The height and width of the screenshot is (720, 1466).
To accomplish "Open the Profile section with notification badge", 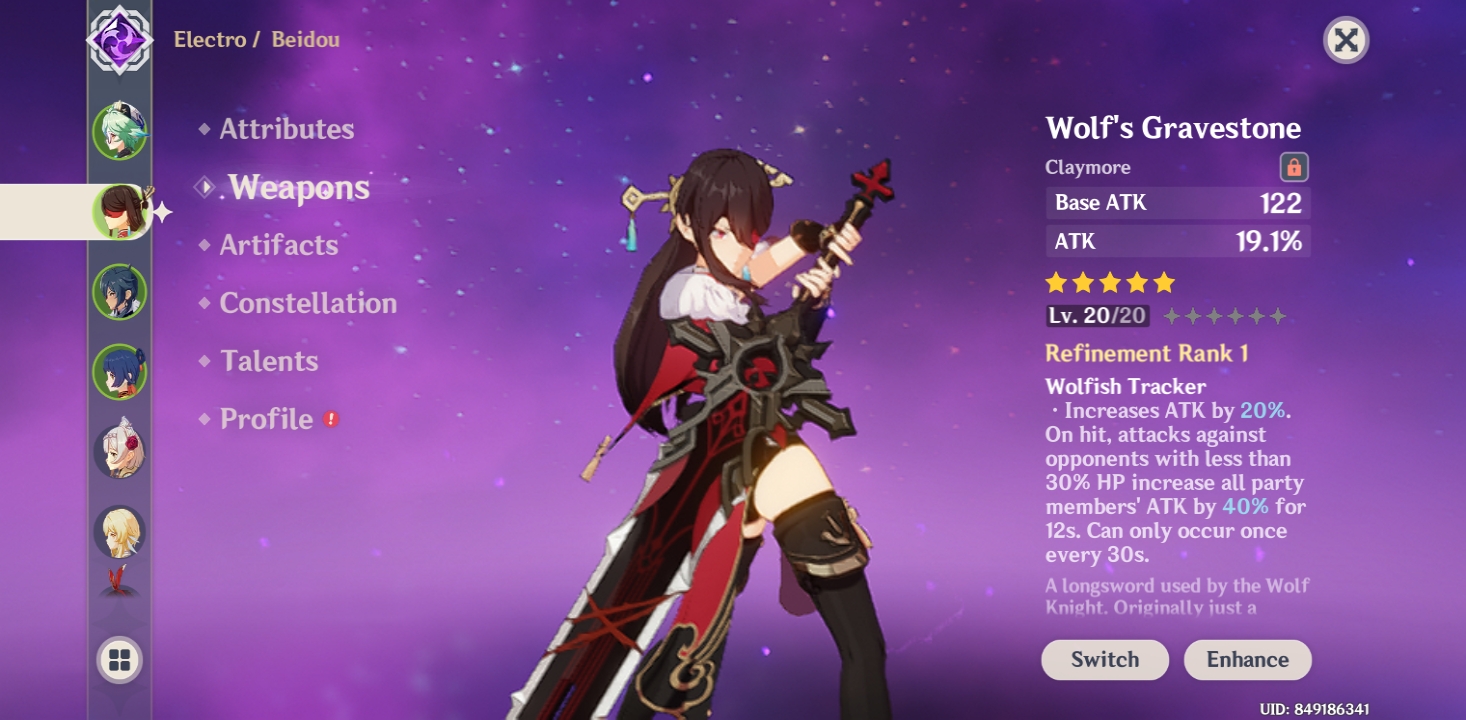I will click(268, 419).
